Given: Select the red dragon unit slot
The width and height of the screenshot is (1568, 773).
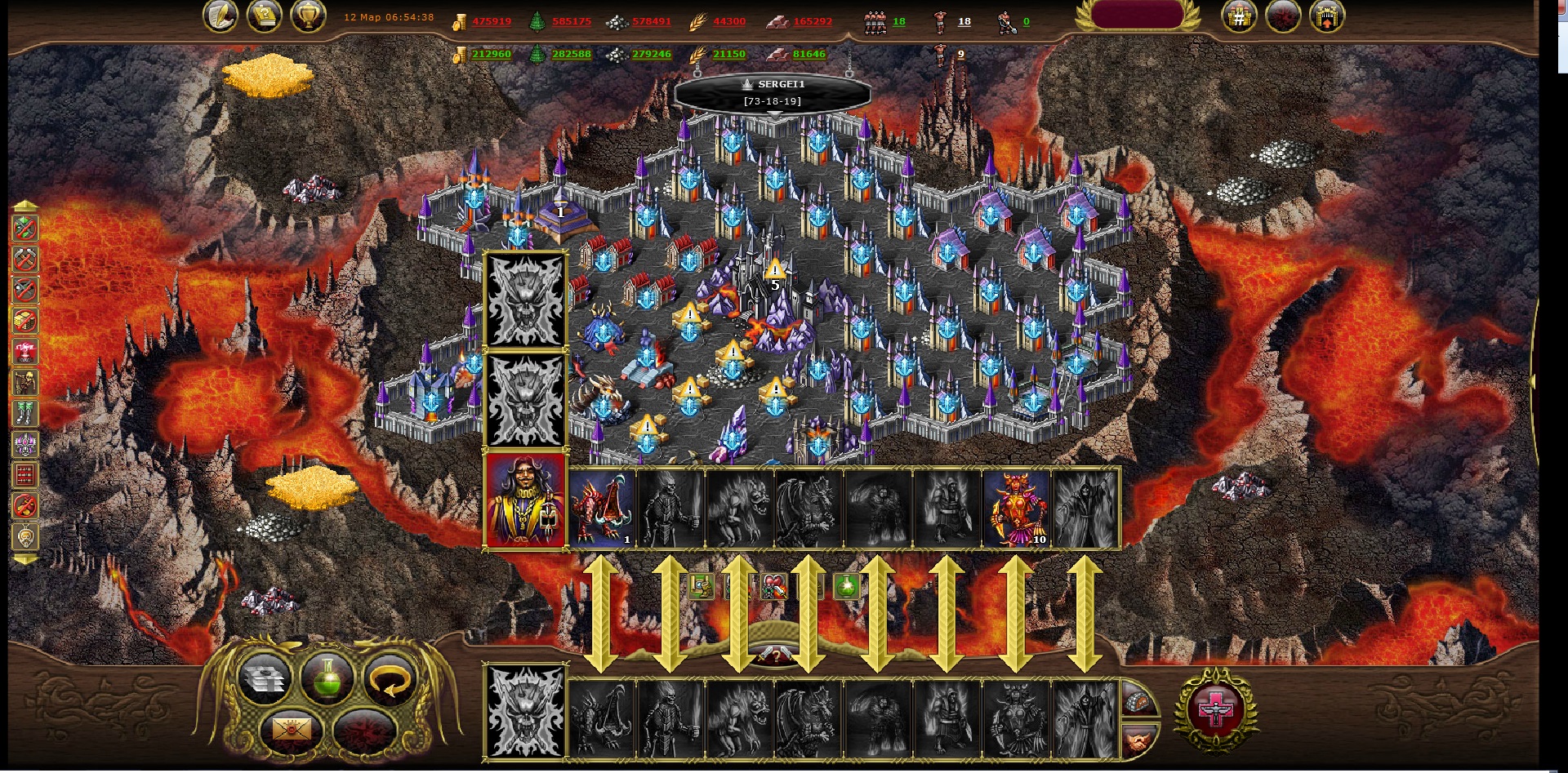Looking at the screenshot, I should point(602,508).
